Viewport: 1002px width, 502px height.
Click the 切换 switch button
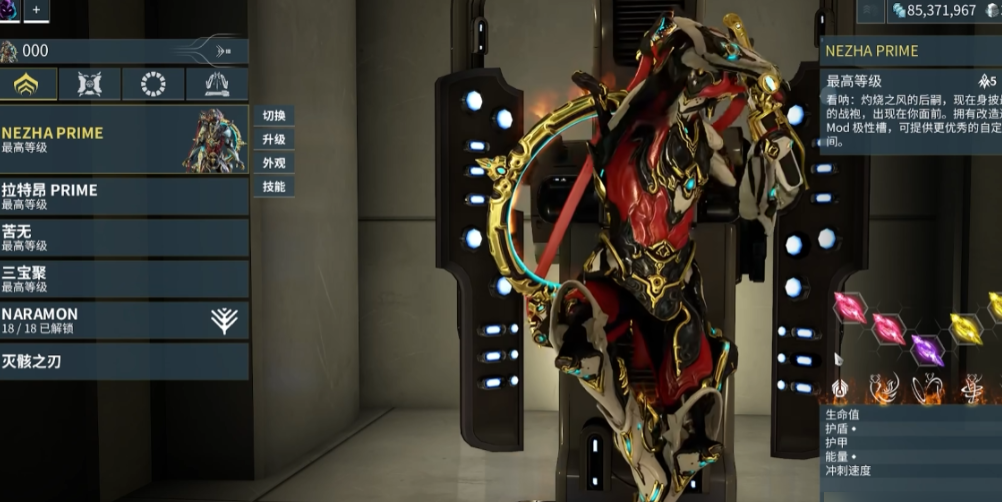pyautogui.click(x=273, y=116)
